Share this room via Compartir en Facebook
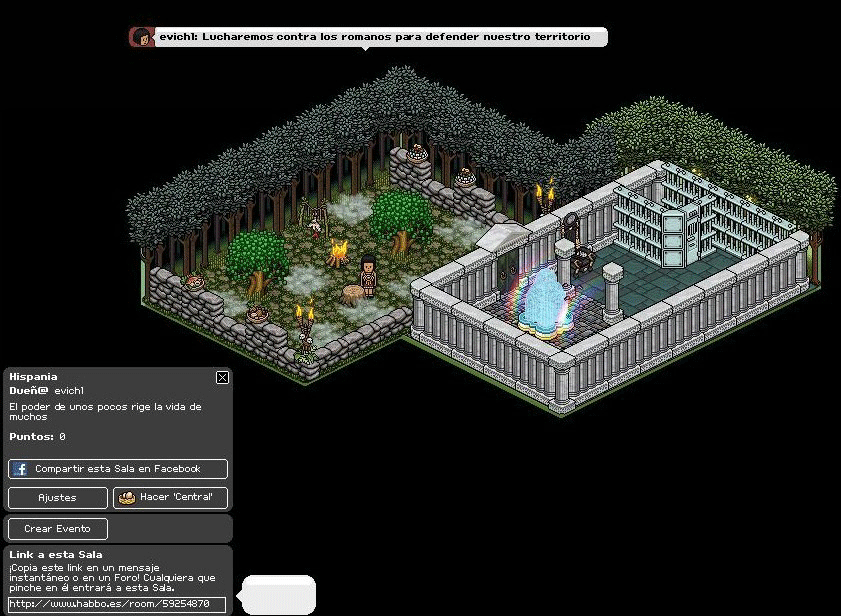Image resolution: width=841 pixels, height=616 pixels. (x=118, y=469)
